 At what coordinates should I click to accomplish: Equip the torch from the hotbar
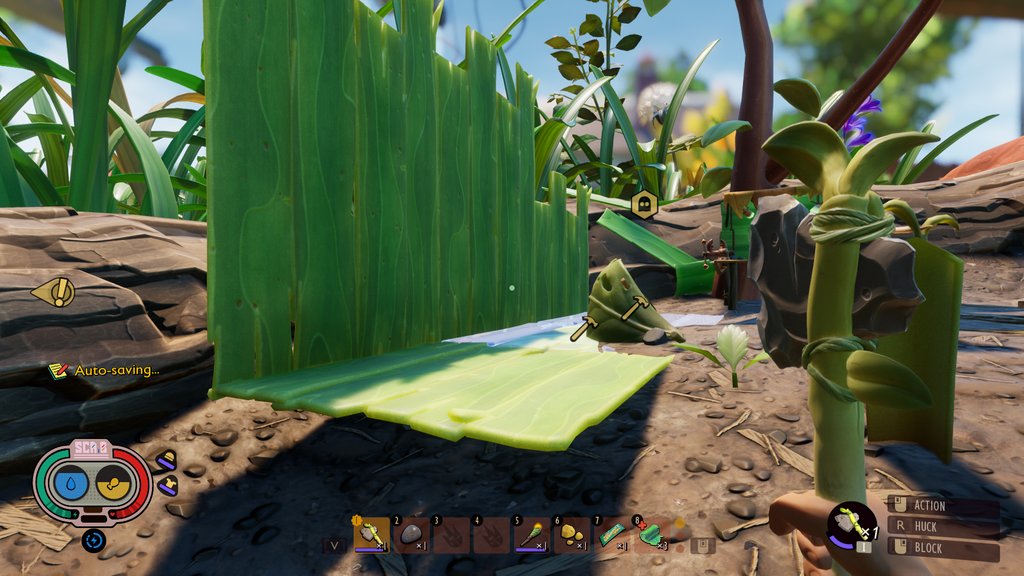[x=531, y=534]
